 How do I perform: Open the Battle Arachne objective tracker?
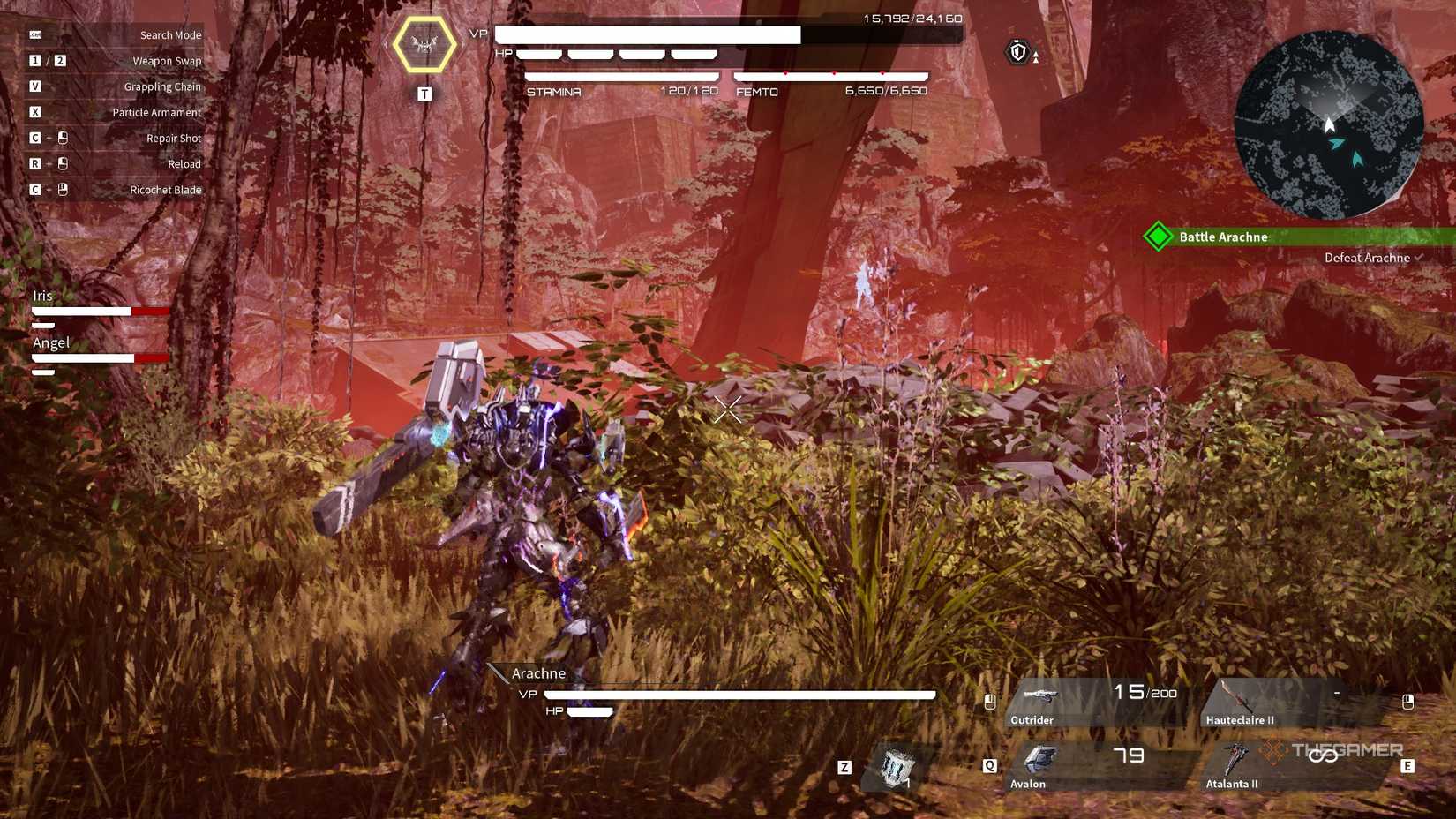point(1223,237)
